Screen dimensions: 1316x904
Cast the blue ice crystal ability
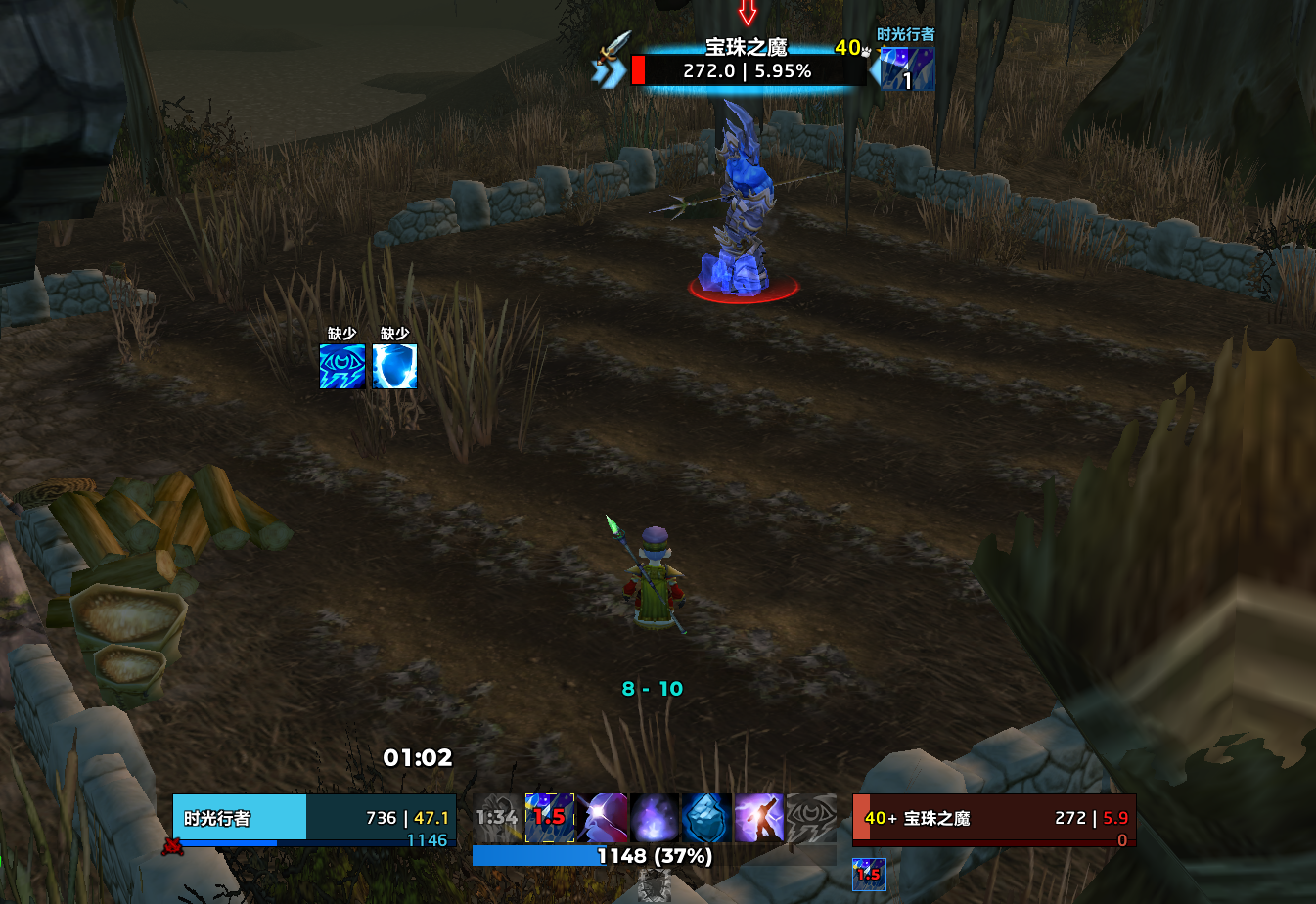(x=706, y=818)
